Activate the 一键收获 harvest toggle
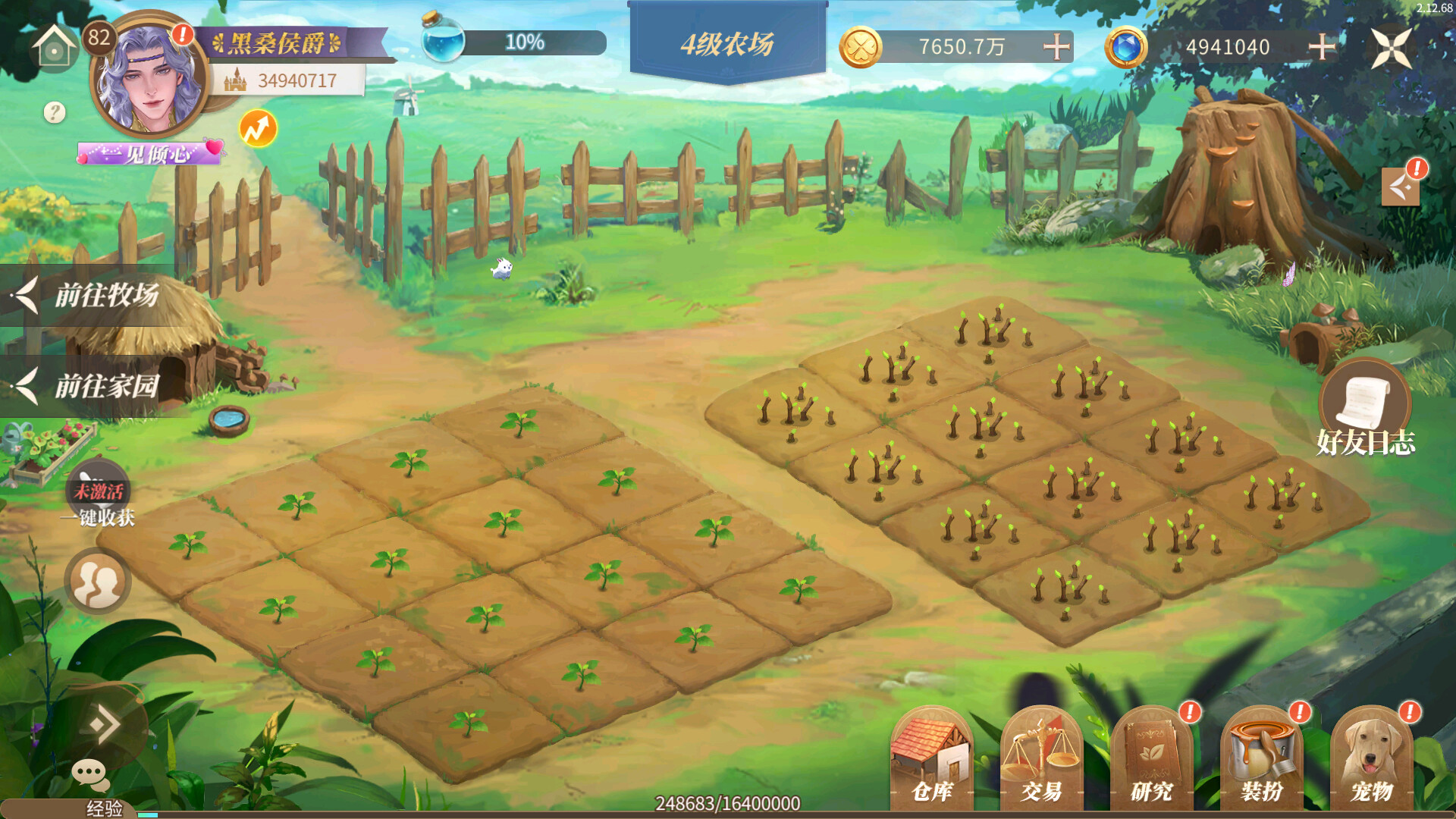The height and width of the screenshot is (819, 1456). pyautogui.click(x=97, y=493)
